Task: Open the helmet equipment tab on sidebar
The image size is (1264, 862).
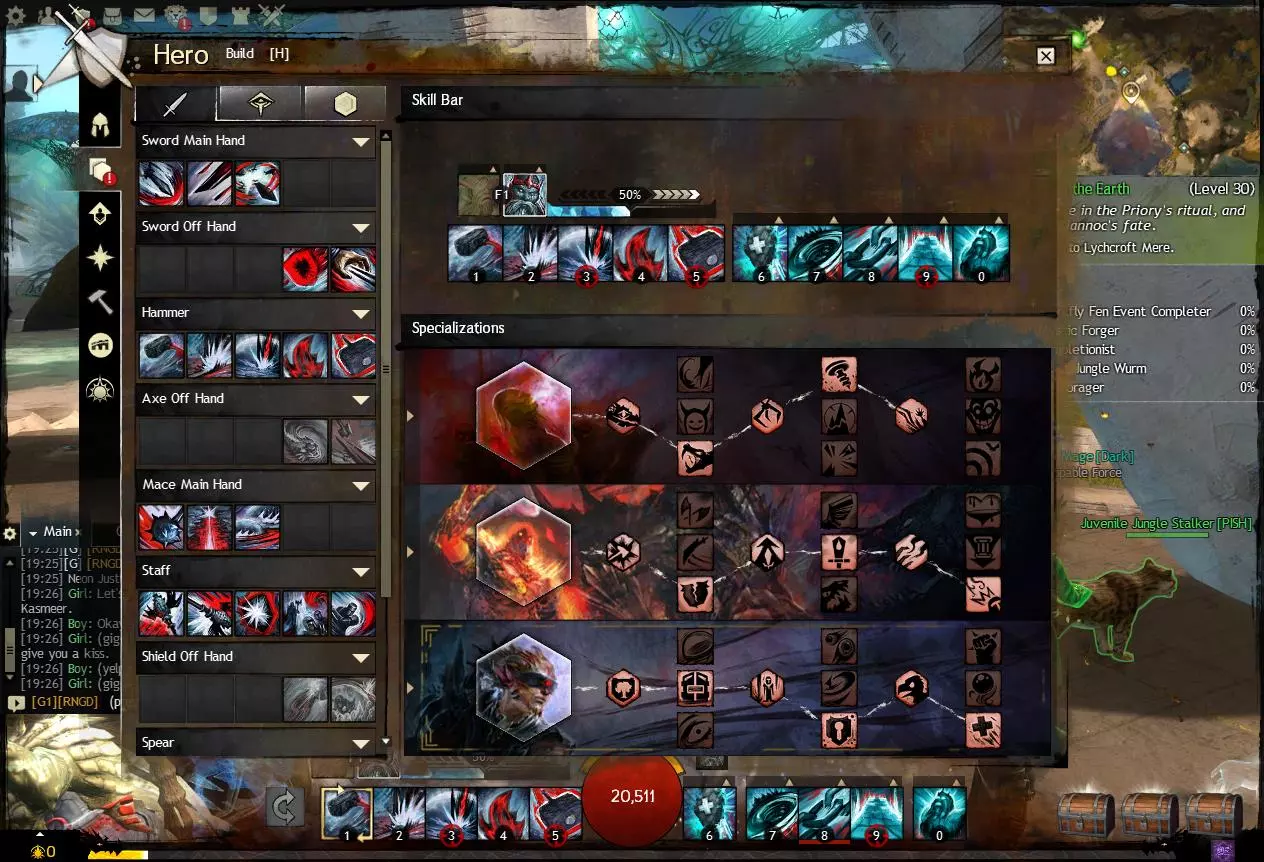Action: click(x=100, y=126)
